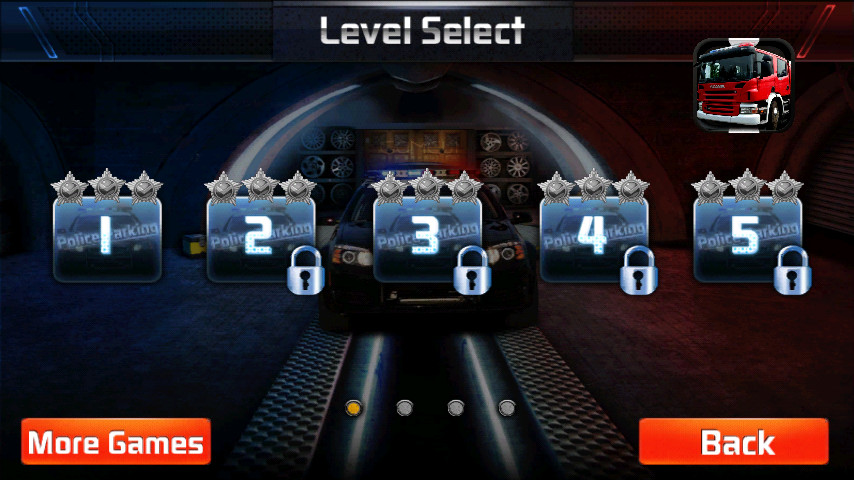This screenshot has width=854, height=480.
Task: Pick the locked level 3 tile
Action: pyautogui.click(x=427, y=238)
